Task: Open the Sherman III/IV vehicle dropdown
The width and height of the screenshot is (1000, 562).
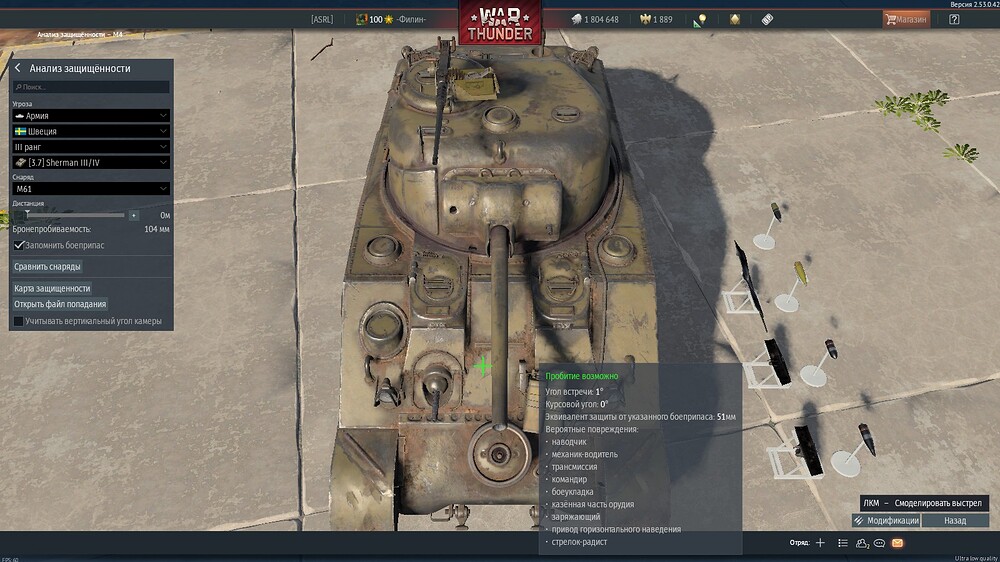Action: pos(90,162)
